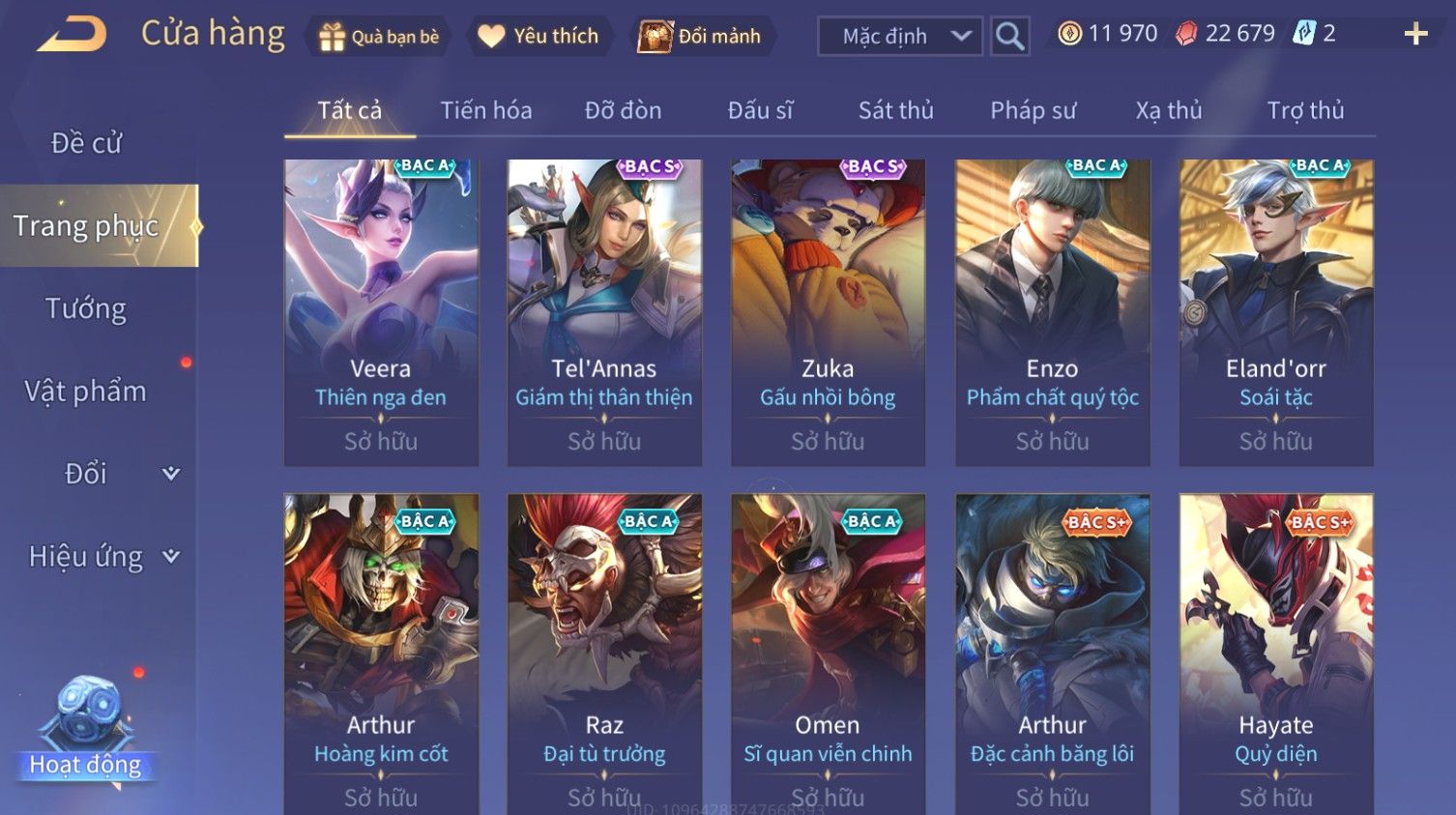
Task: Select the Pháp sư category tab
Action: (1033, 110)
